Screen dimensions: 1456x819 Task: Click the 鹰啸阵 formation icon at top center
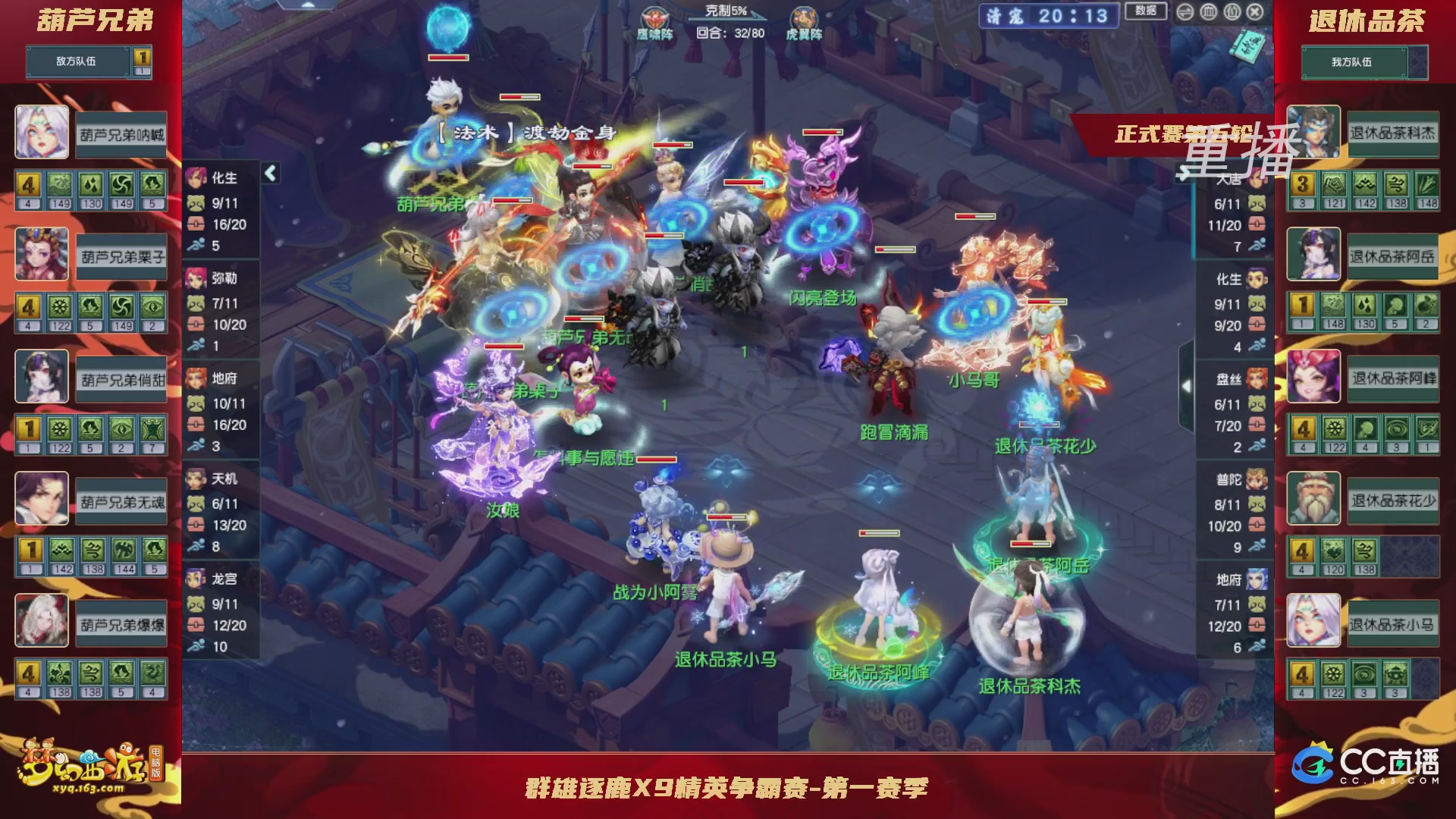(656, 17)
